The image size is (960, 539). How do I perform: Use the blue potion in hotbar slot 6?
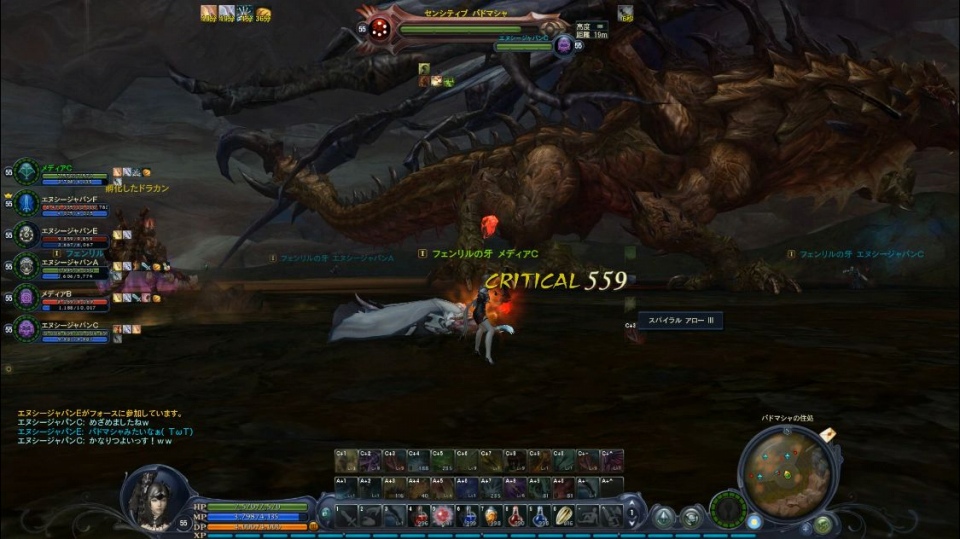[x=467, y=515]
